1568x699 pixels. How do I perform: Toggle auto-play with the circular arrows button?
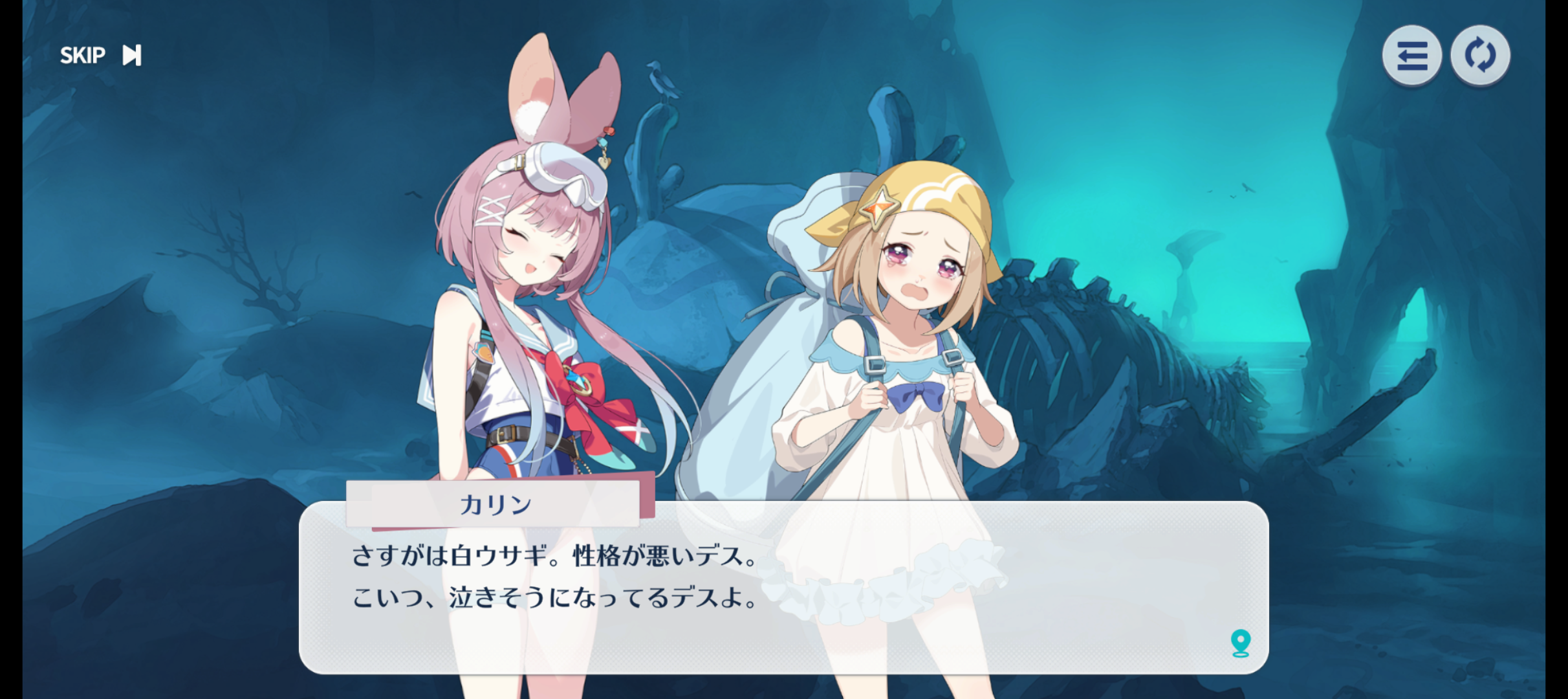[x=1480, y=56]
